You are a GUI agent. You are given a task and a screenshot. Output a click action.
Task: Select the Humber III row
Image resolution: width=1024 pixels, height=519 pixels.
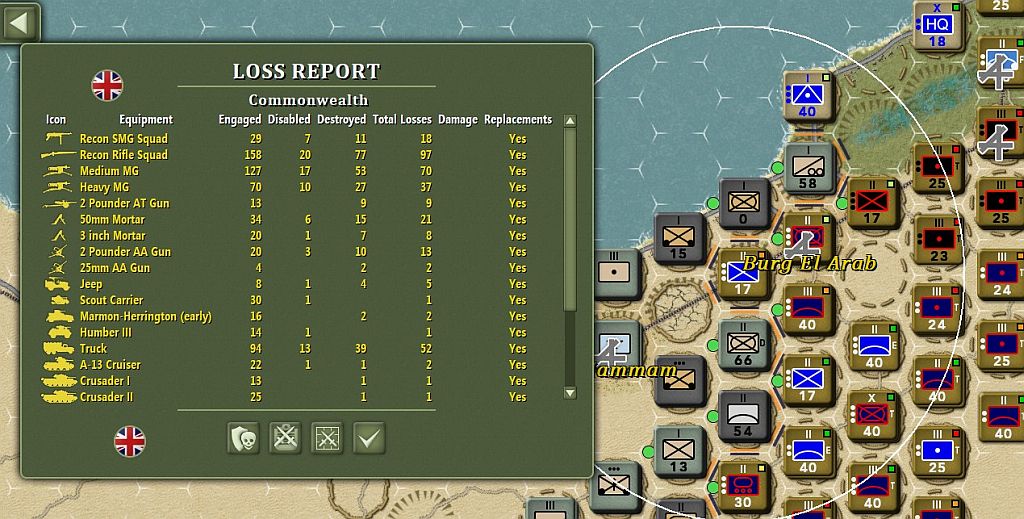pyautogui.click(x=105, y=332)
